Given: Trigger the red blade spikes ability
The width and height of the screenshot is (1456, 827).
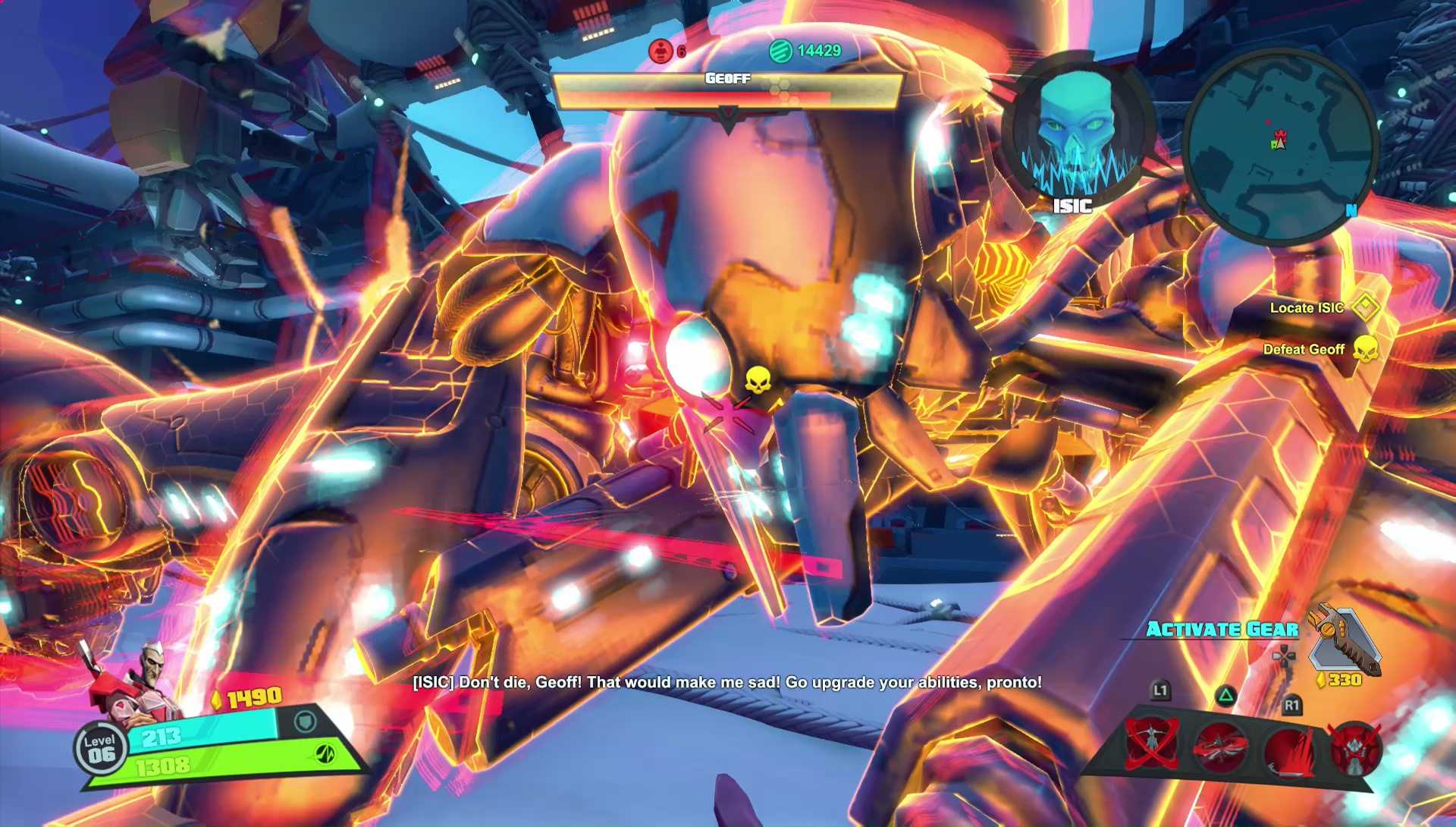Looking at the screenshot, I should 1288,749.
